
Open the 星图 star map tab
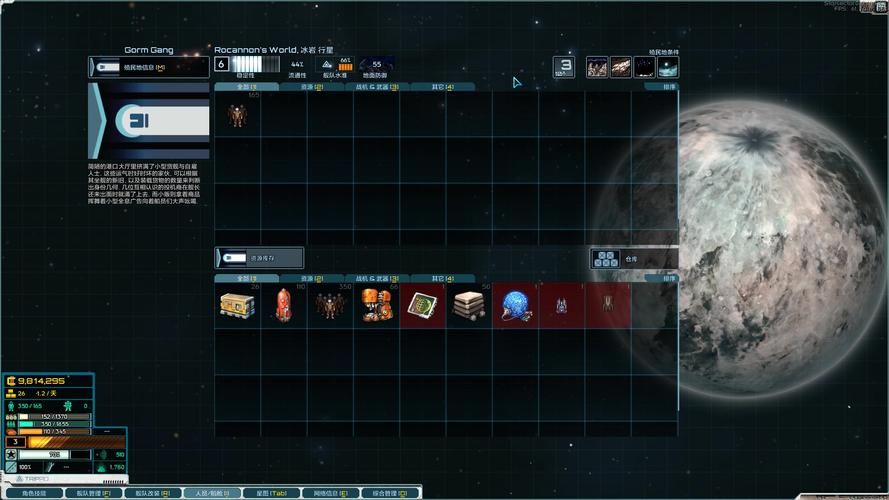(271, 493)
